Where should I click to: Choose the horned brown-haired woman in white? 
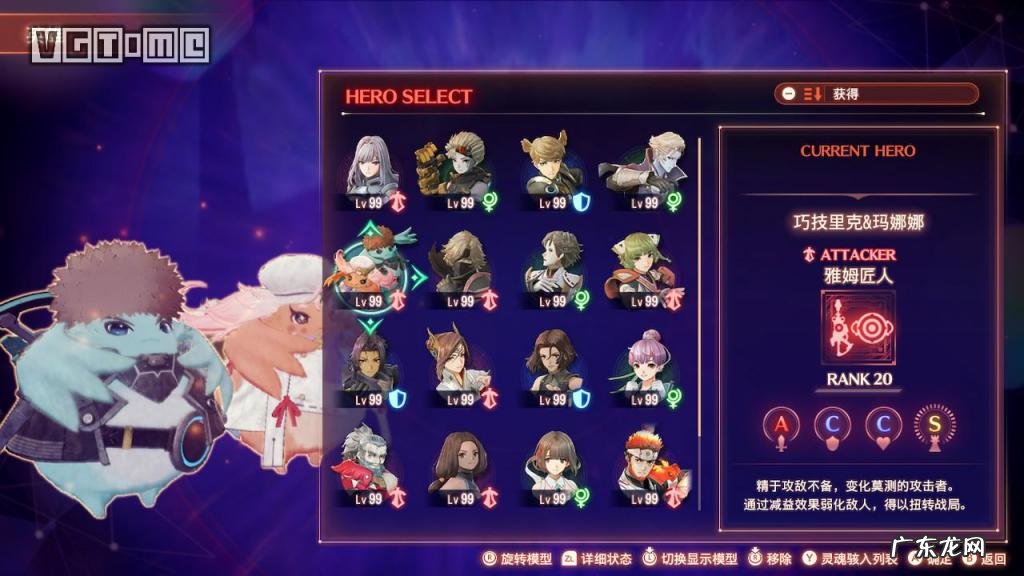[458, 369]
